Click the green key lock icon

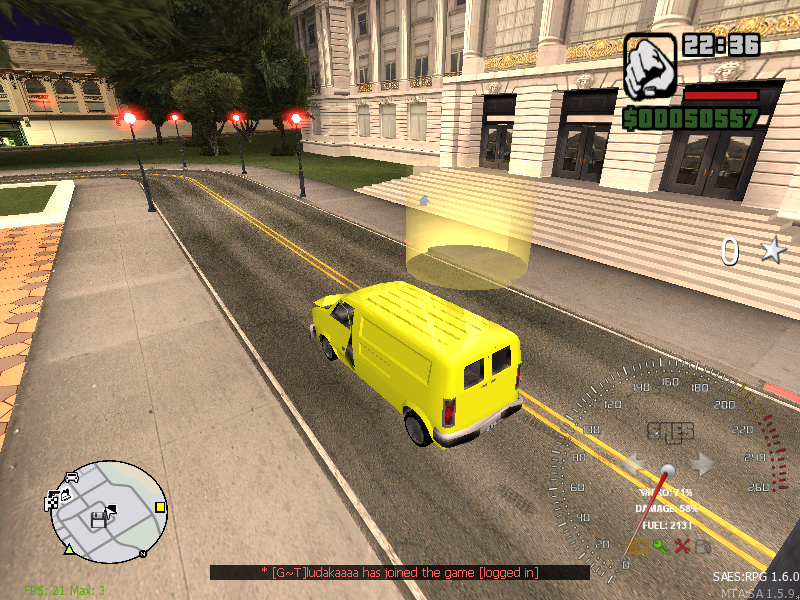tap(661, 546)
